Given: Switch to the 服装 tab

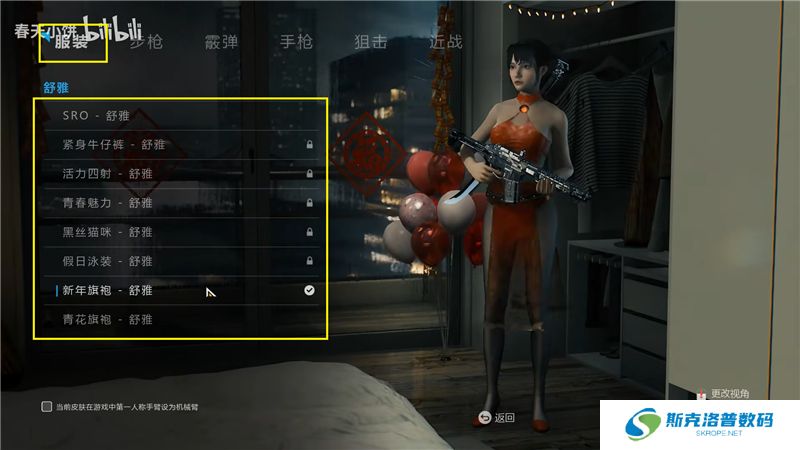Looking at the screenshot, I should (x=72, y=42).
